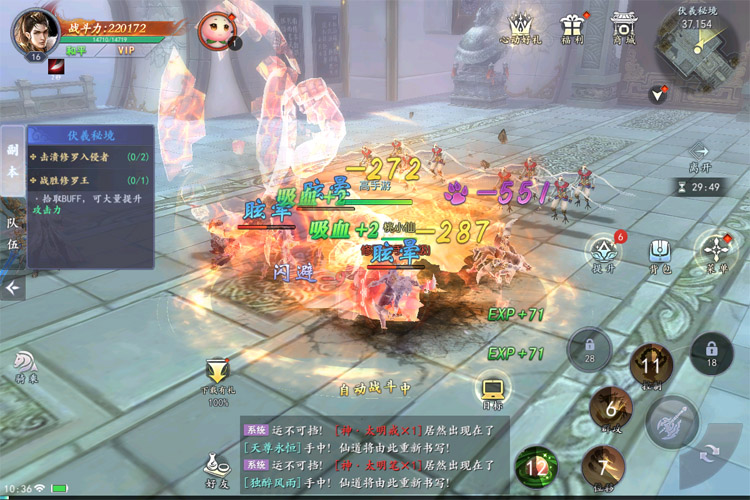
Task: Activate the green swirl skill
Action: (x=537, y=467)
